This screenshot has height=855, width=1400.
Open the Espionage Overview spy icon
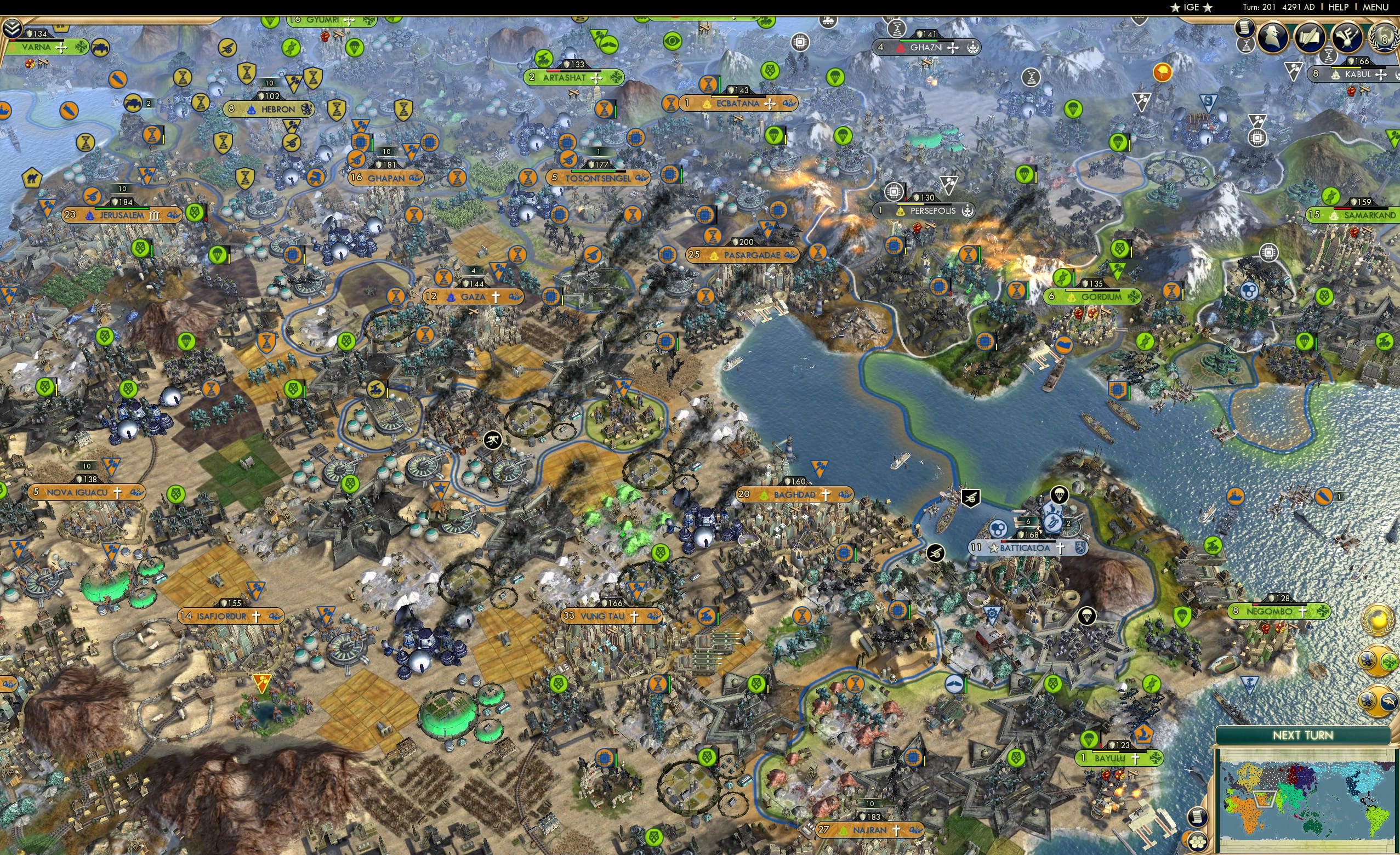[1273, 37]
